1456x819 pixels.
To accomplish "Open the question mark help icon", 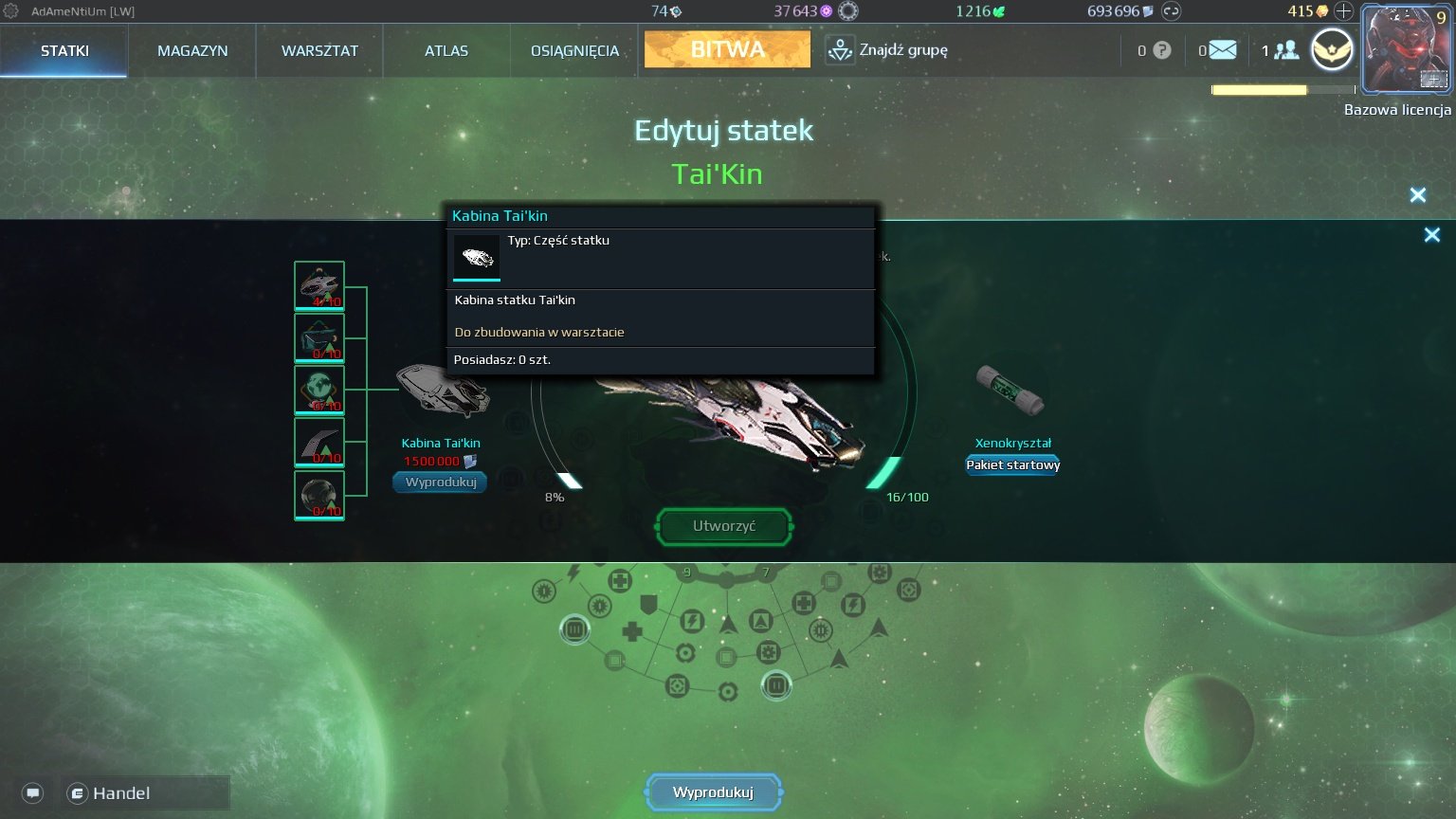I will click(x=1161, y=50).
